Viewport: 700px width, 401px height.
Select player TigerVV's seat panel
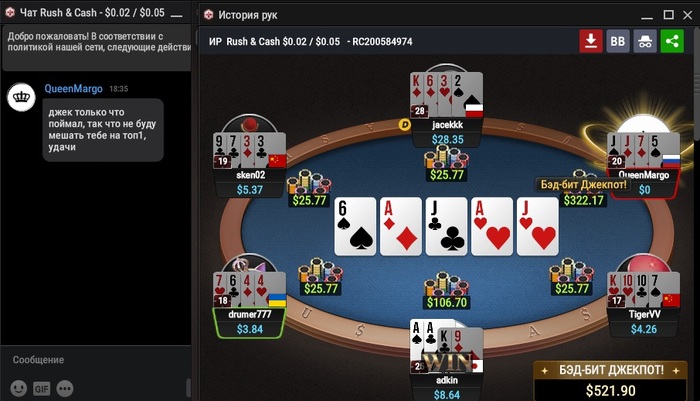pos(644,320)
